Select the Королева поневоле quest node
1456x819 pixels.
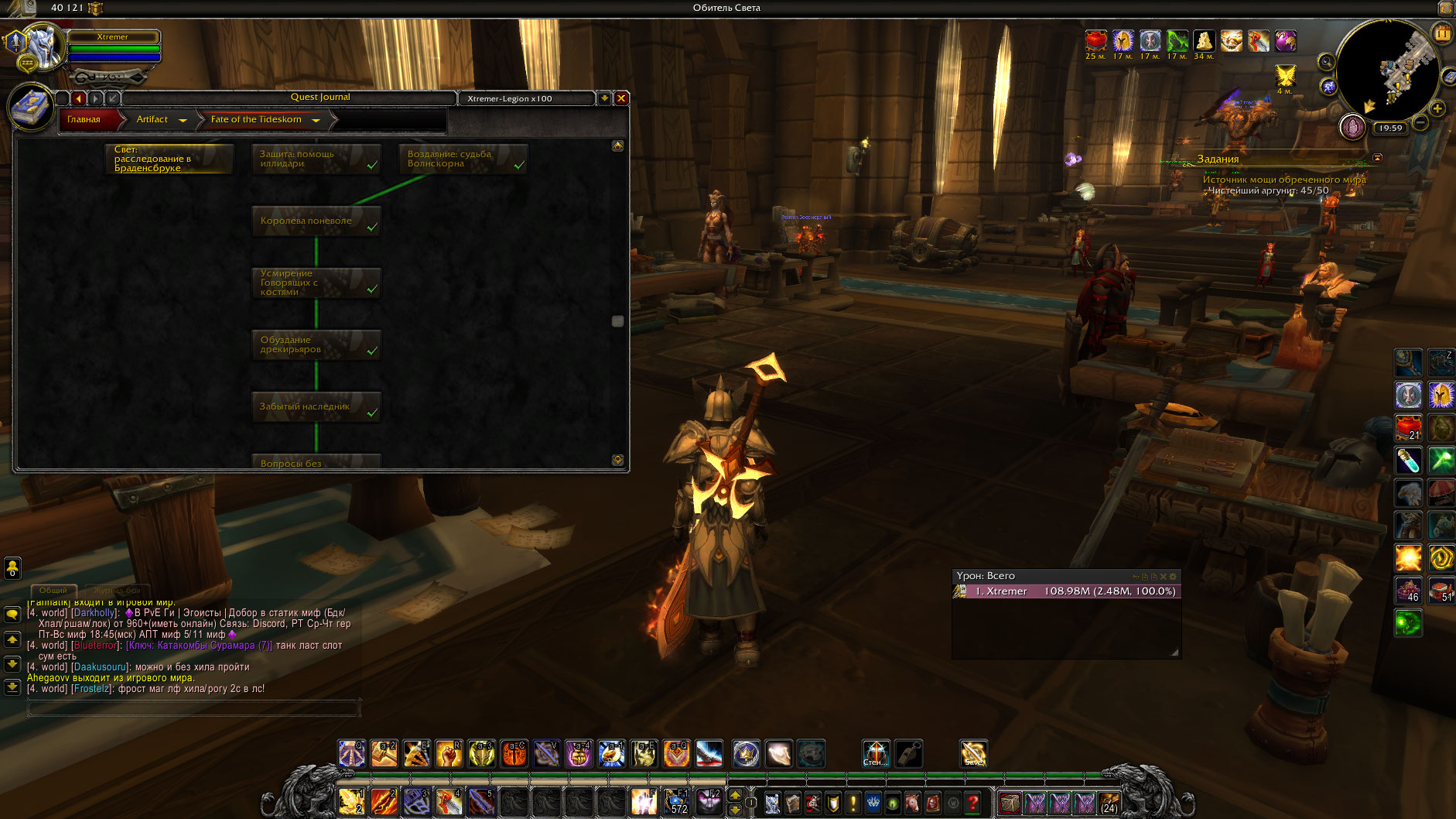coord(316,221)
